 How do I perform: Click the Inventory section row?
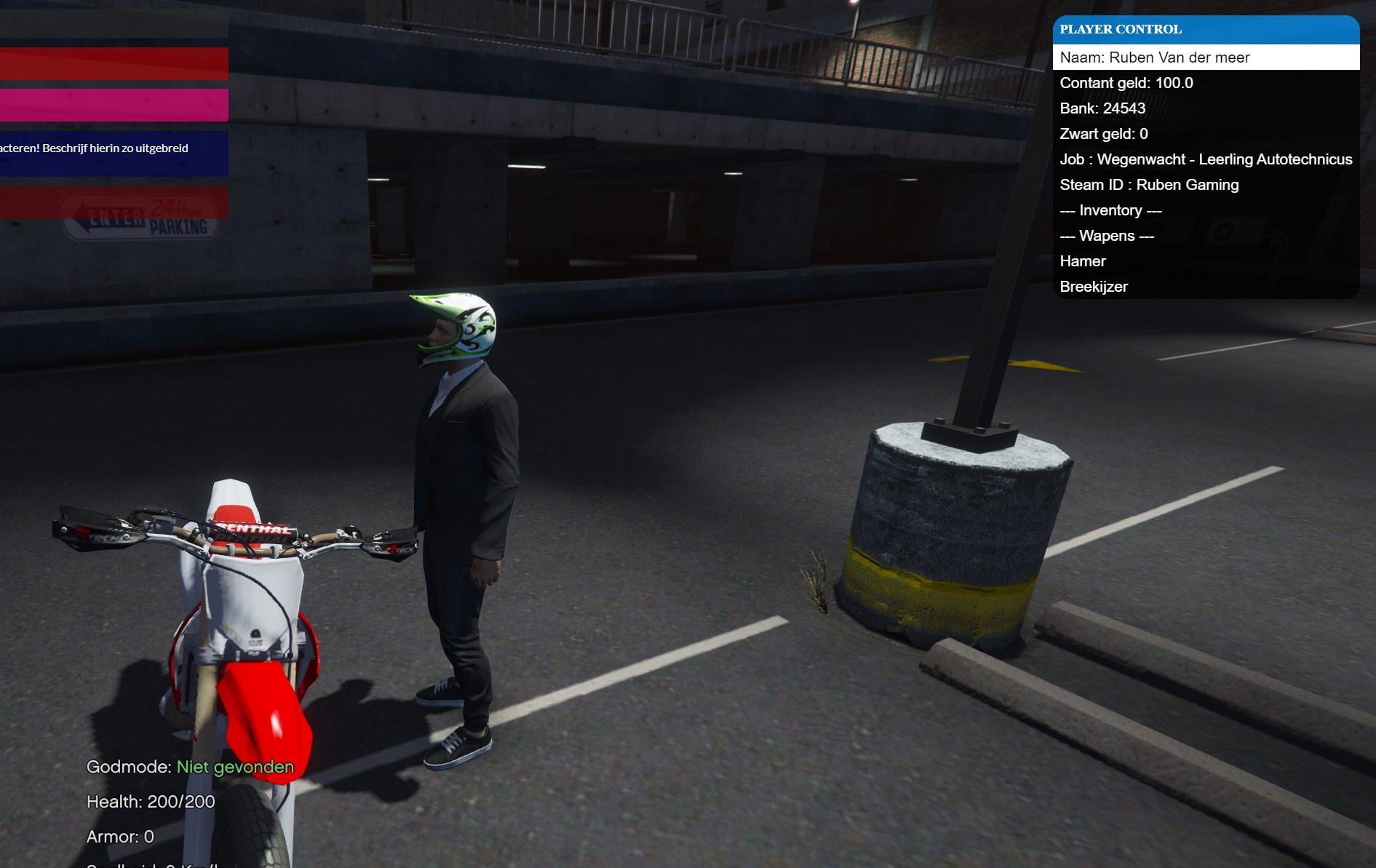pyautogui.click(x=1205, y=210)
